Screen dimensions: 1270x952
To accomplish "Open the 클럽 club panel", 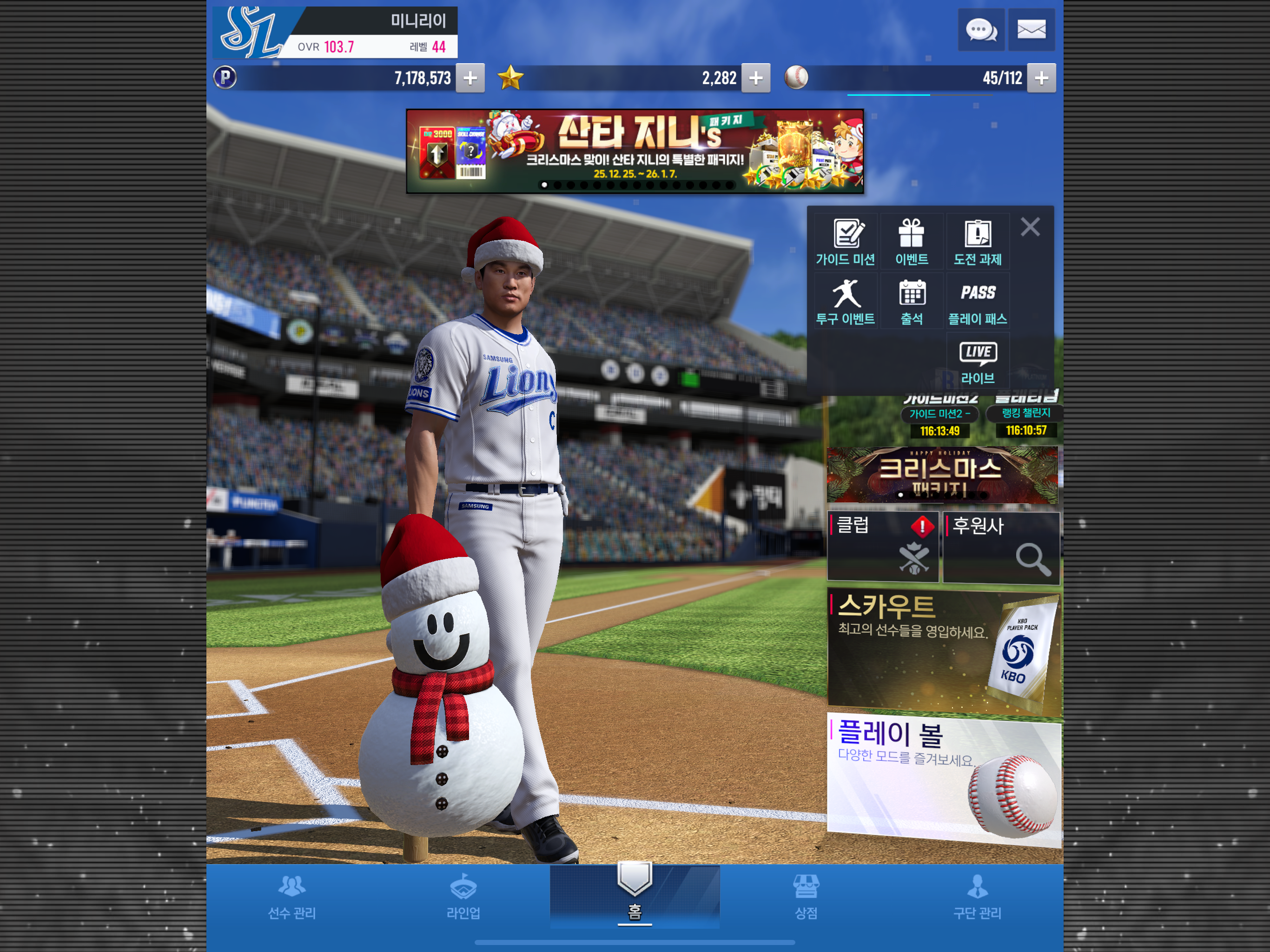I will [882, 547].
